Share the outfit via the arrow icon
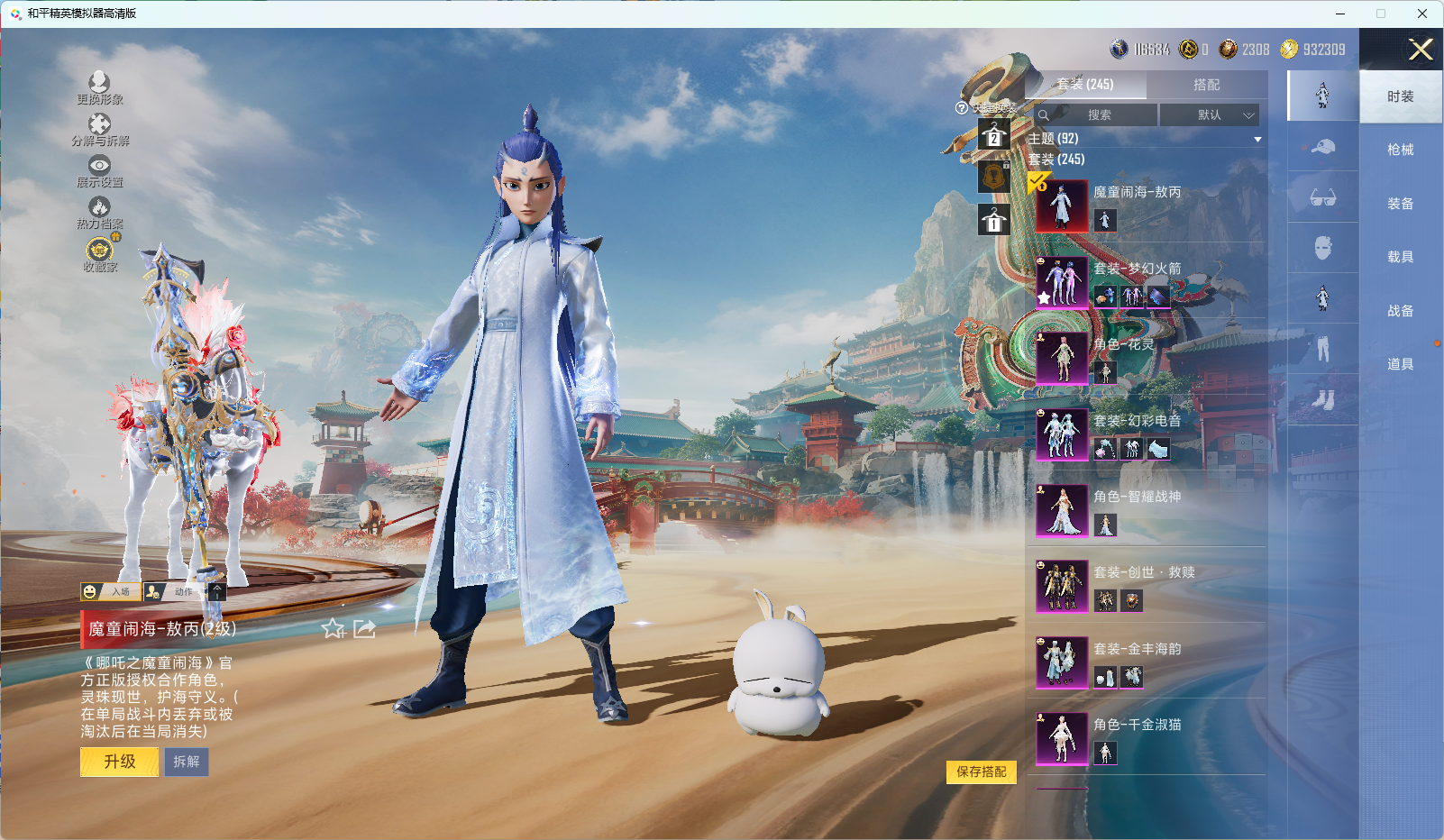The image size is (1444, 840). (364, 628)
